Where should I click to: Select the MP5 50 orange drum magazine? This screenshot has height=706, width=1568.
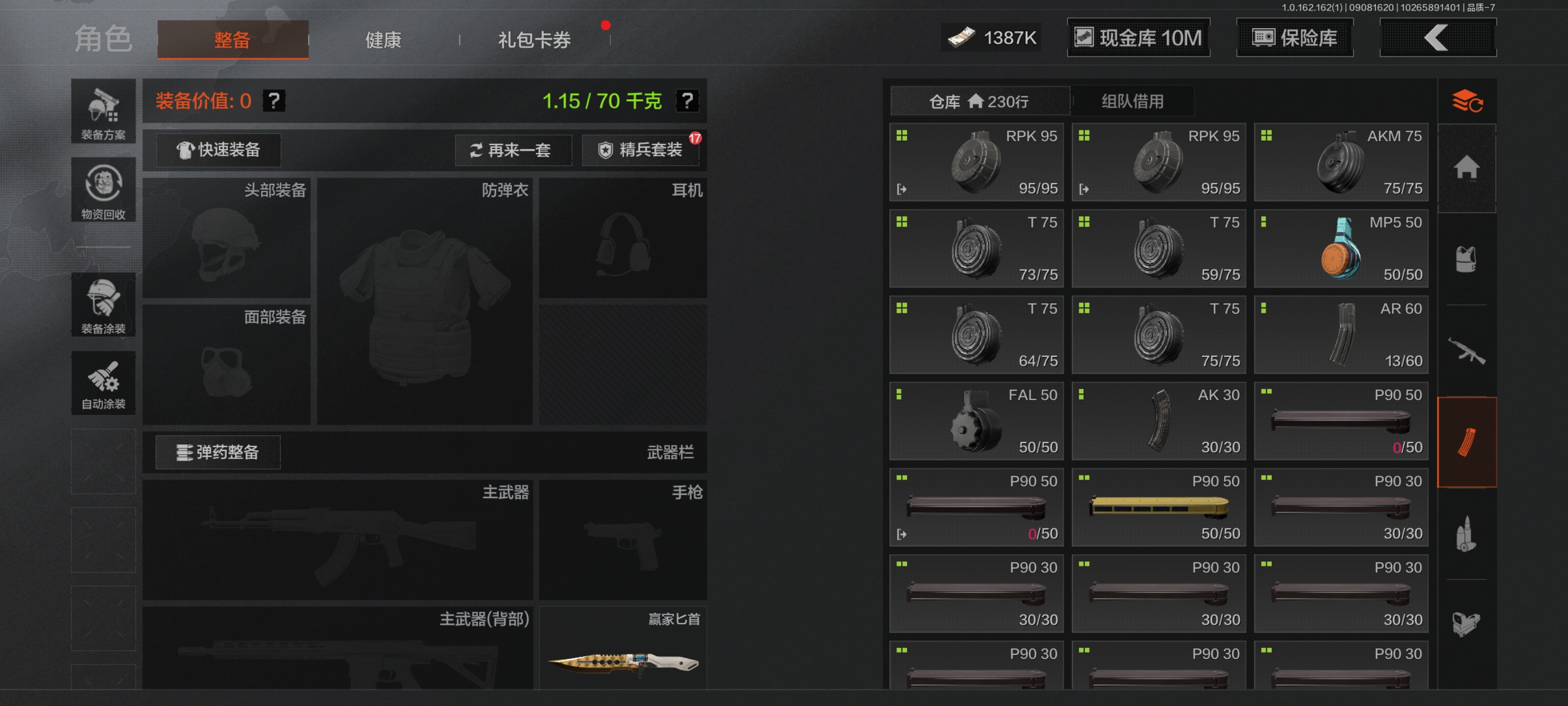point(1341,249)
